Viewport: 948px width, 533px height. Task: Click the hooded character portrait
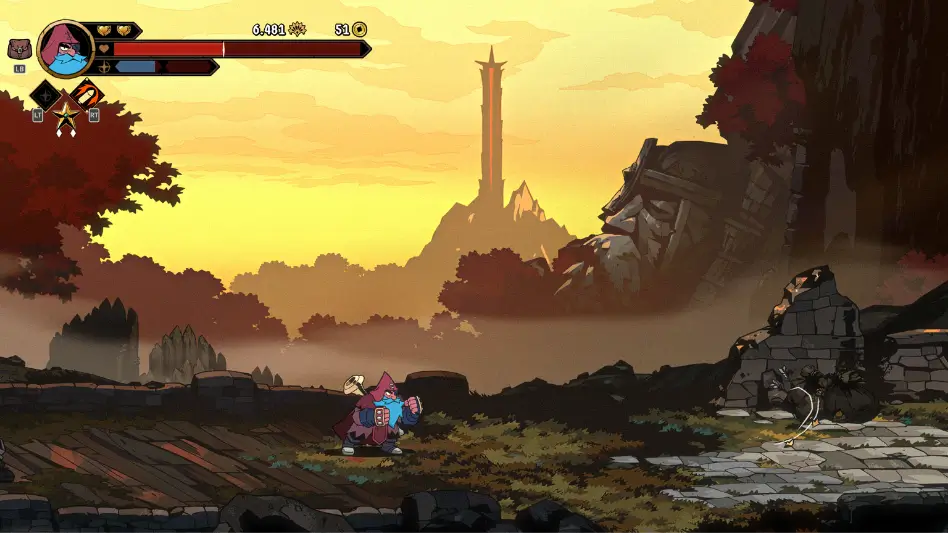point(66,47)
